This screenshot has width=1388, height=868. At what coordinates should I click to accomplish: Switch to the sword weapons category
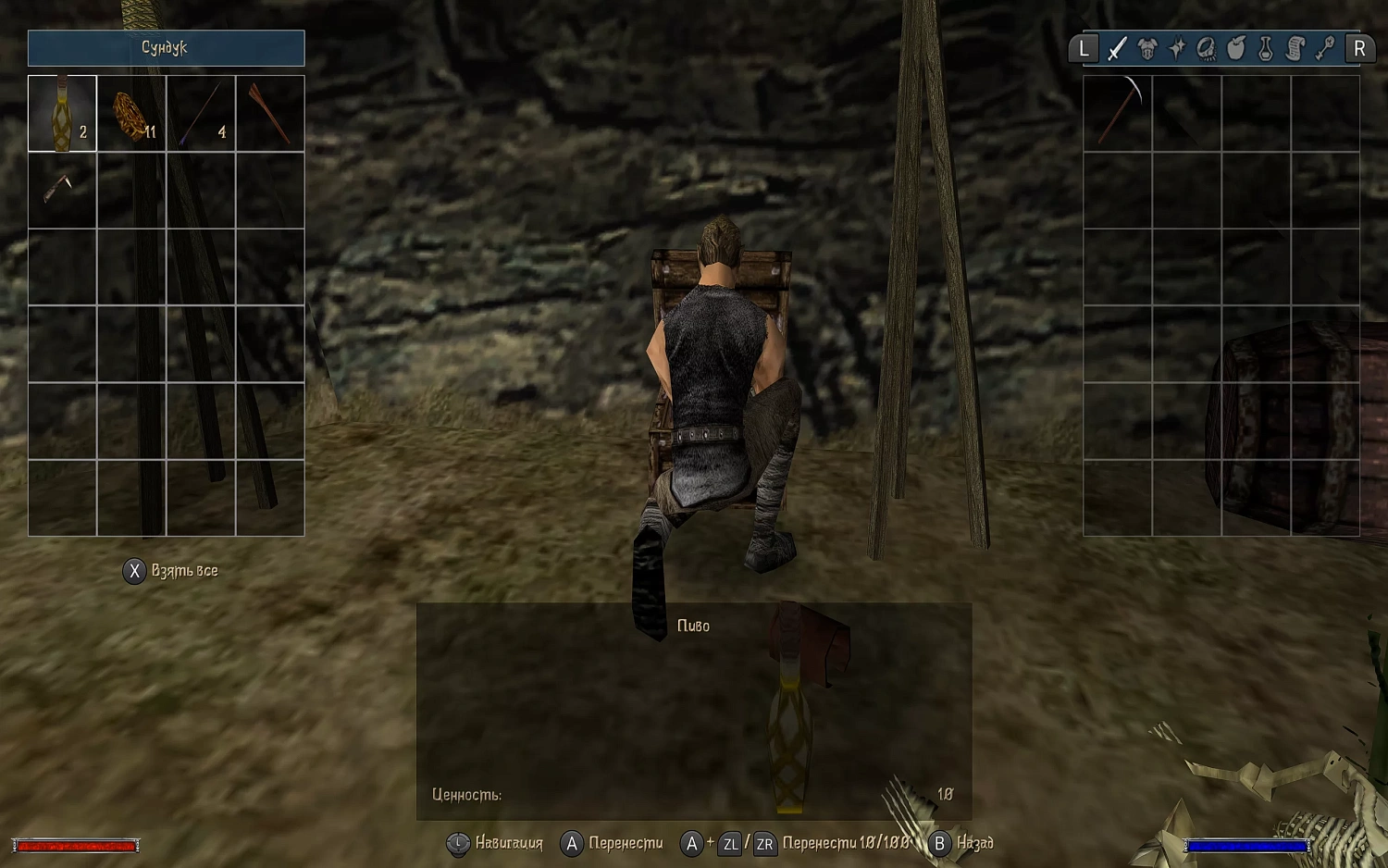[x=1118, y=48]
